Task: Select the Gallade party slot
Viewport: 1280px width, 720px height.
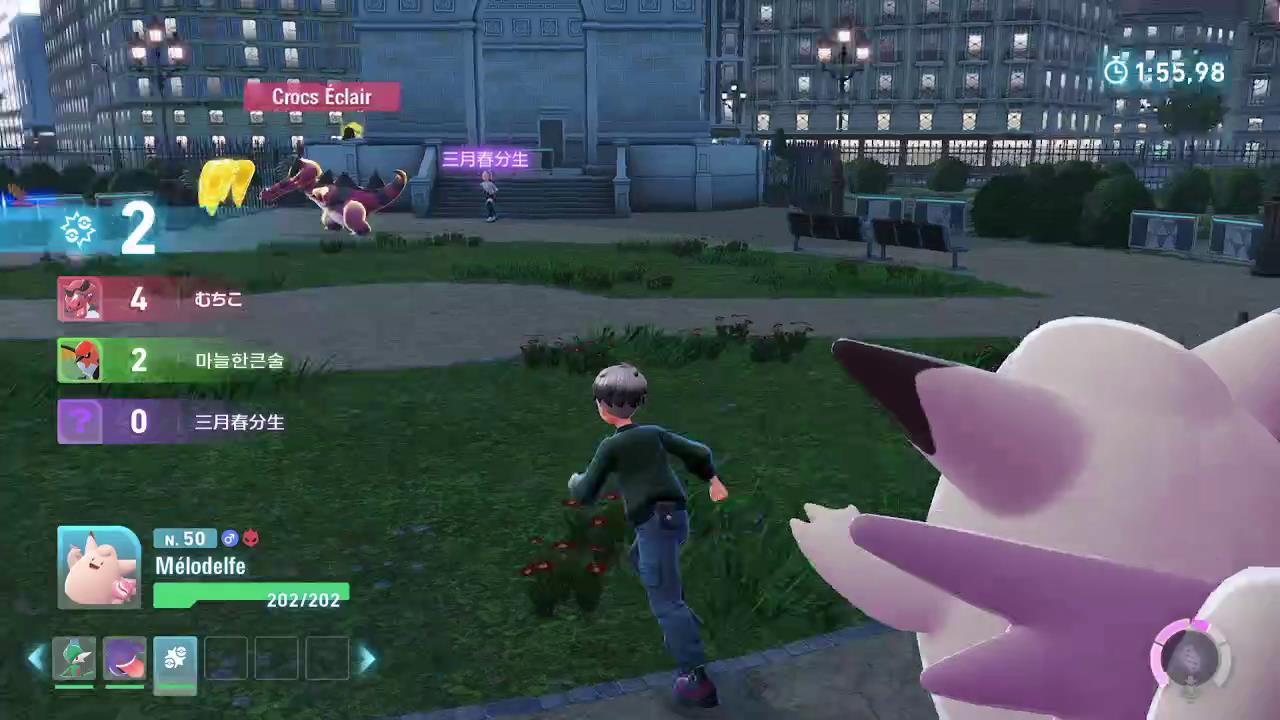Action: (x=74, y=659)
